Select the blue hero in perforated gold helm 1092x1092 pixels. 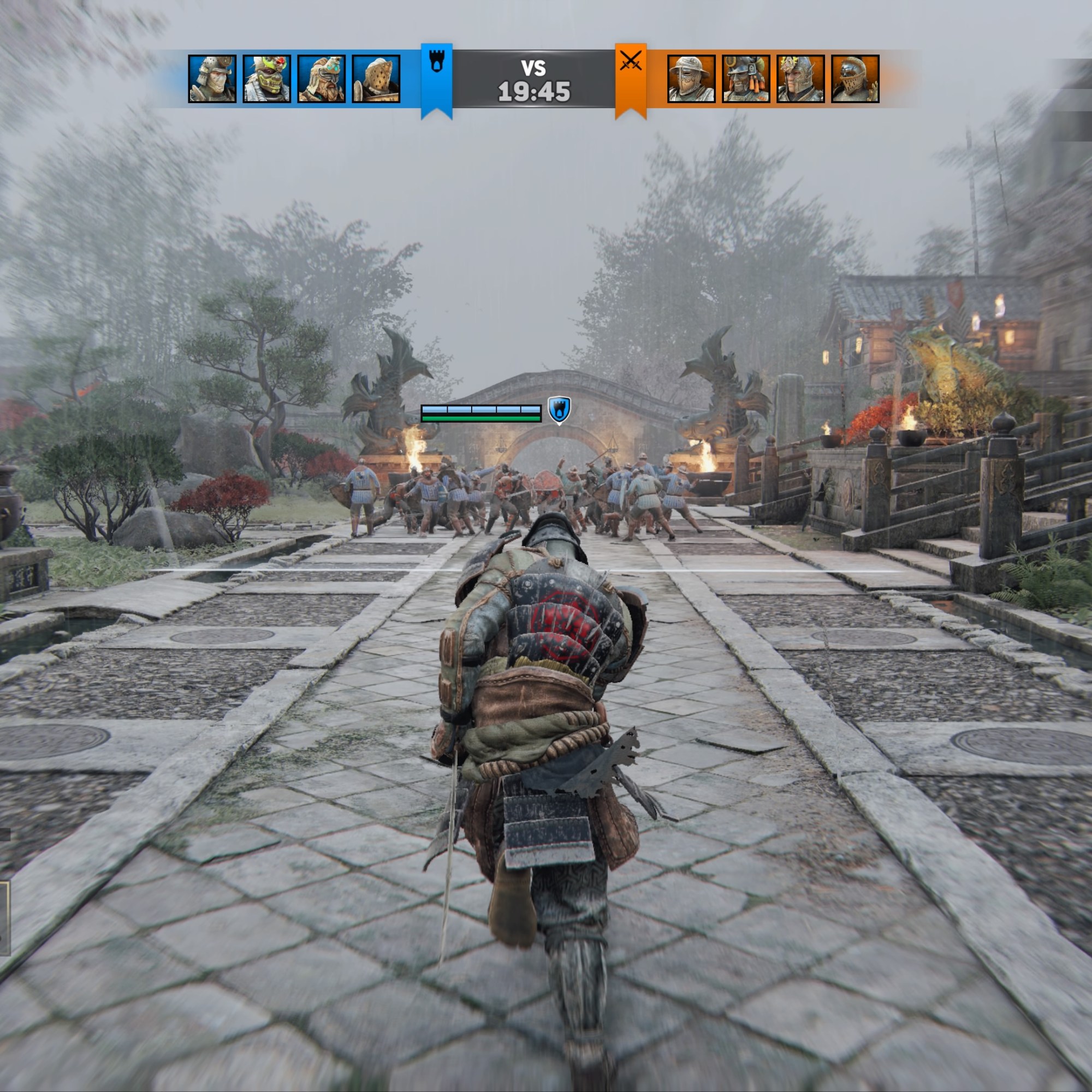(x=376, y=79)
